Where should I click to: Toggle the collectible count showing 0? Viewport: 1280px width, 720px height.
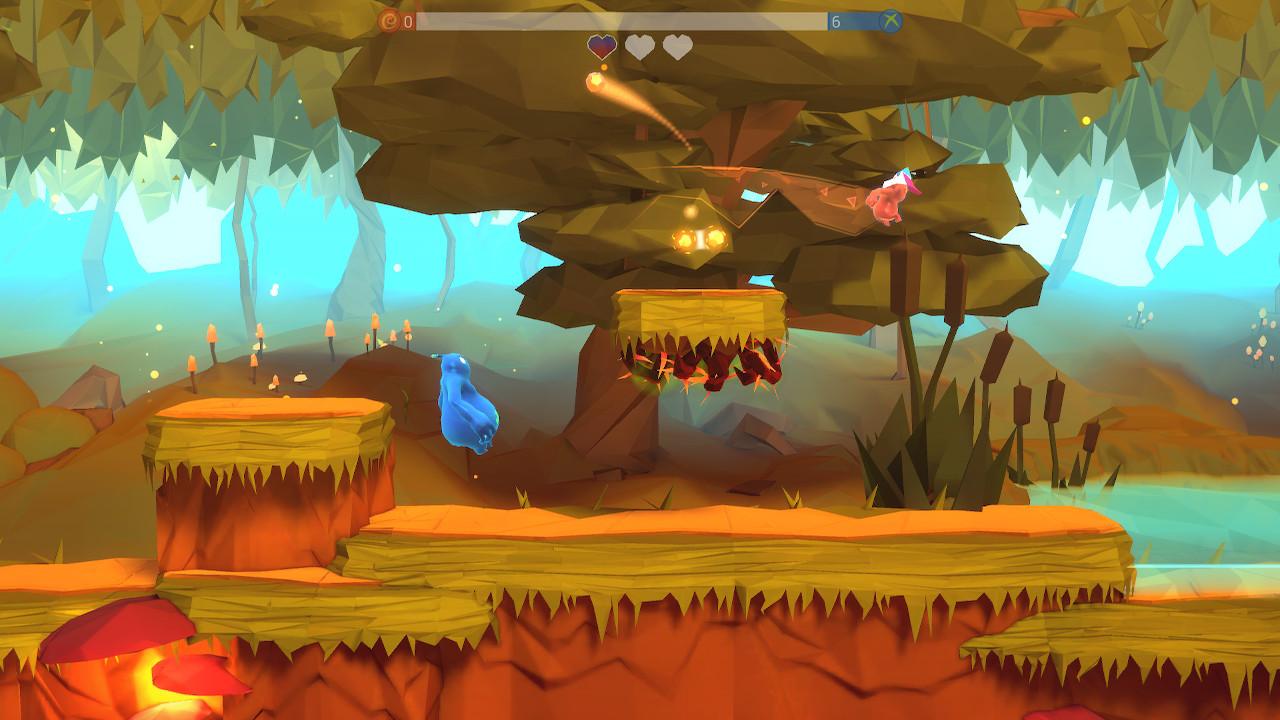coord(408,19)
